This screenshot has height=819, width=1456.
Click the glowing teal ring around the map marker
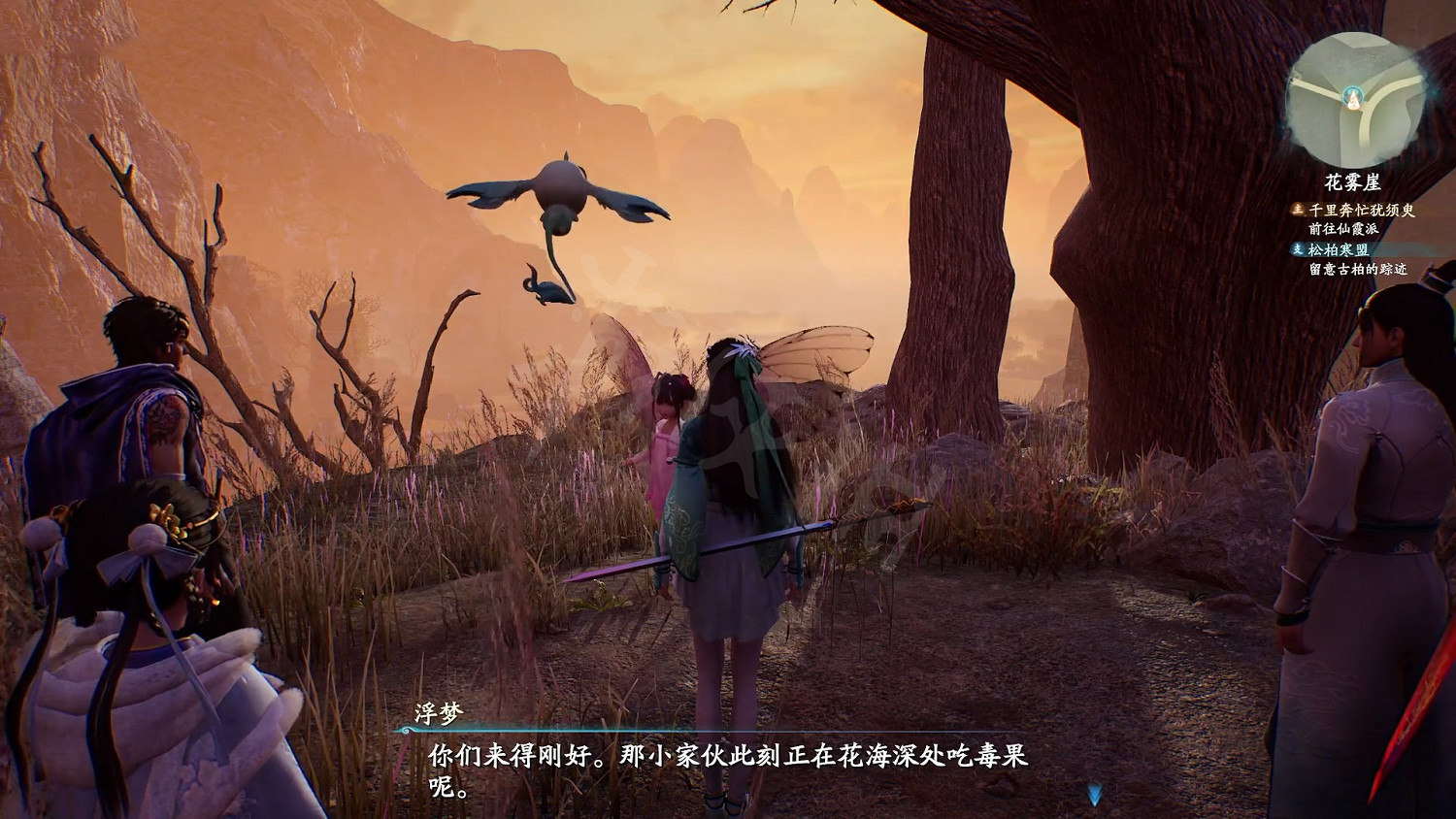pyautogui.click(x=1352, y=97)
